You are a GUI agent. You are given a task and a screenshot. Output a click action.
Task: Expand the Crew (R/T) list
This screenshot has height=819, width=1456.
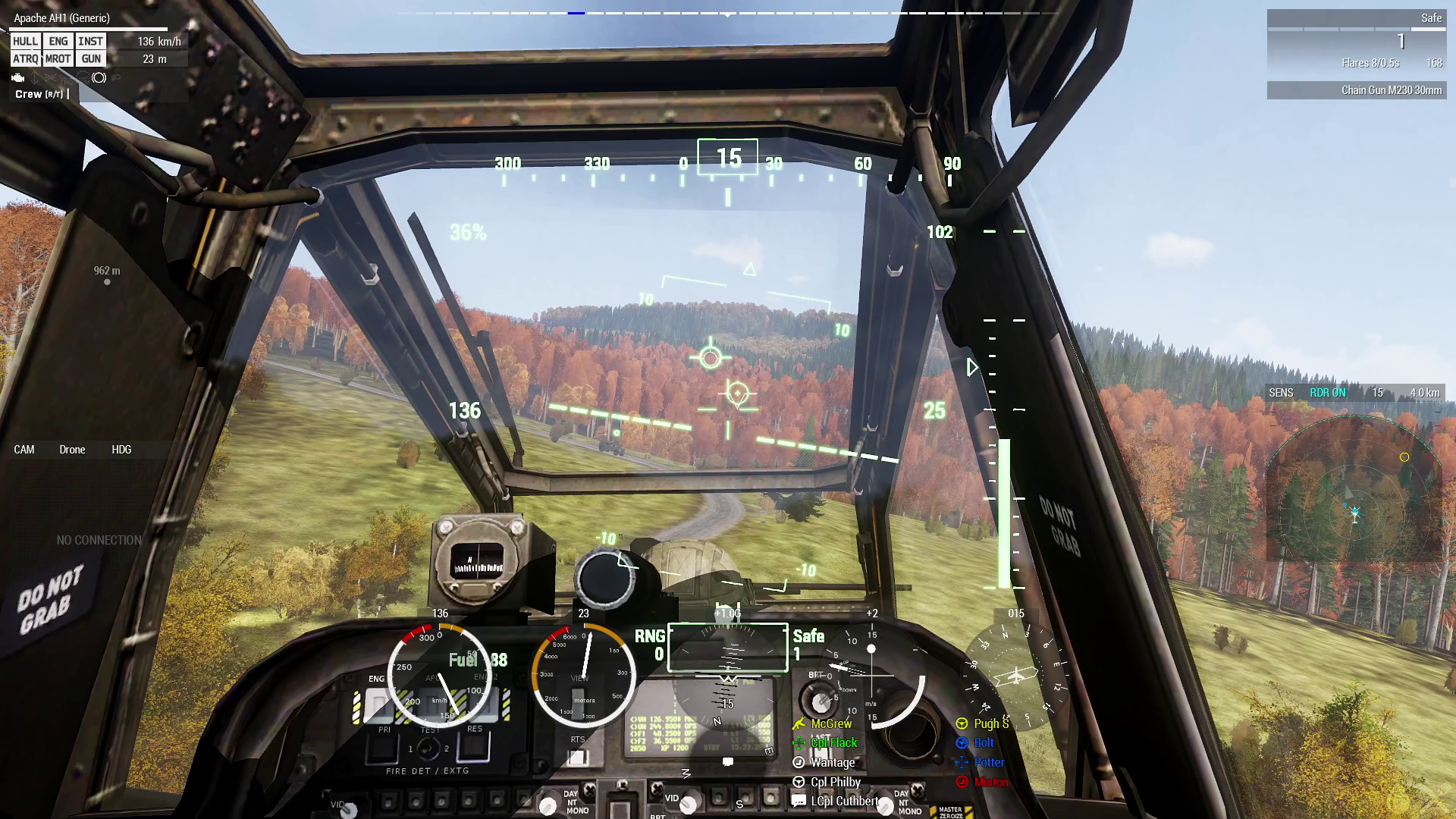(x=38, y=93)
